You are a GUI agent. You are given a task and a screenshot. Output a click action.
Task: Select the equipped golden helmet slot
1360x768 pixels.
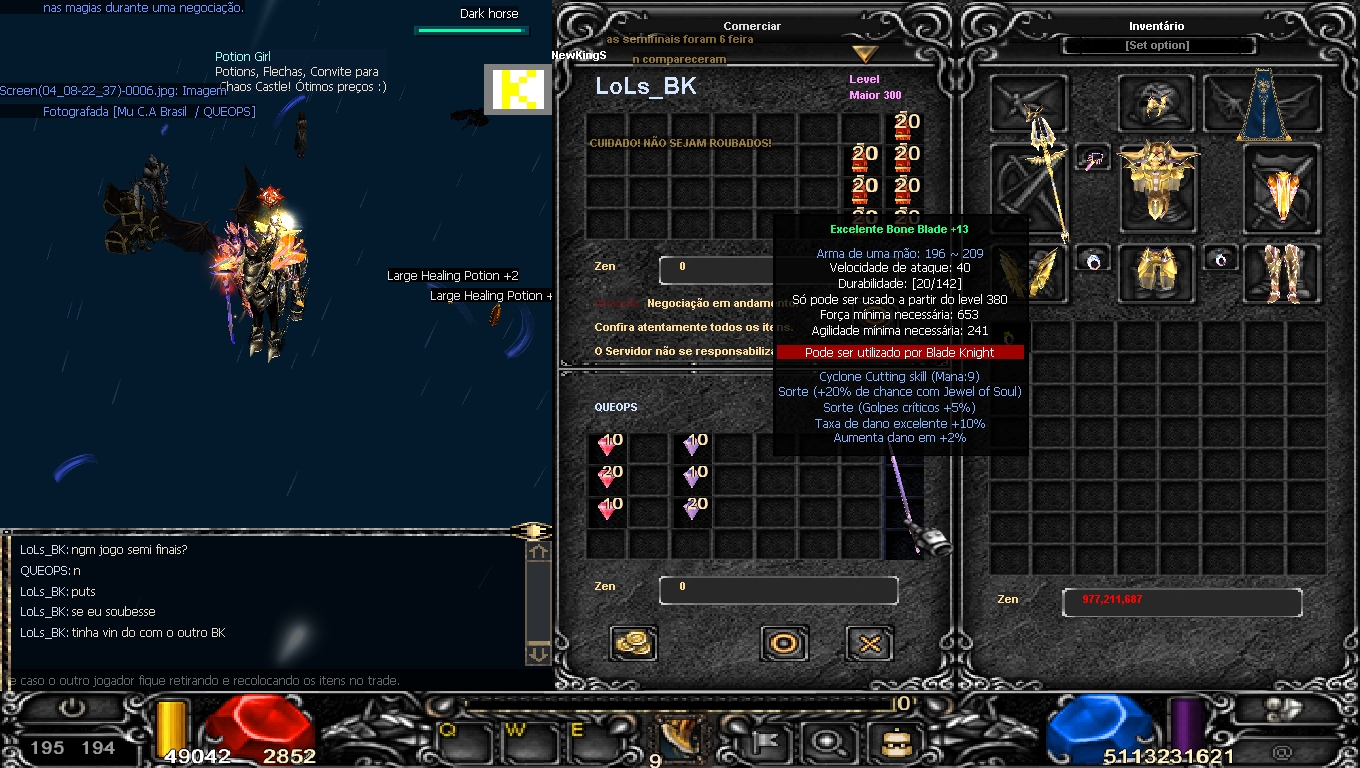tap(1157, 104)
